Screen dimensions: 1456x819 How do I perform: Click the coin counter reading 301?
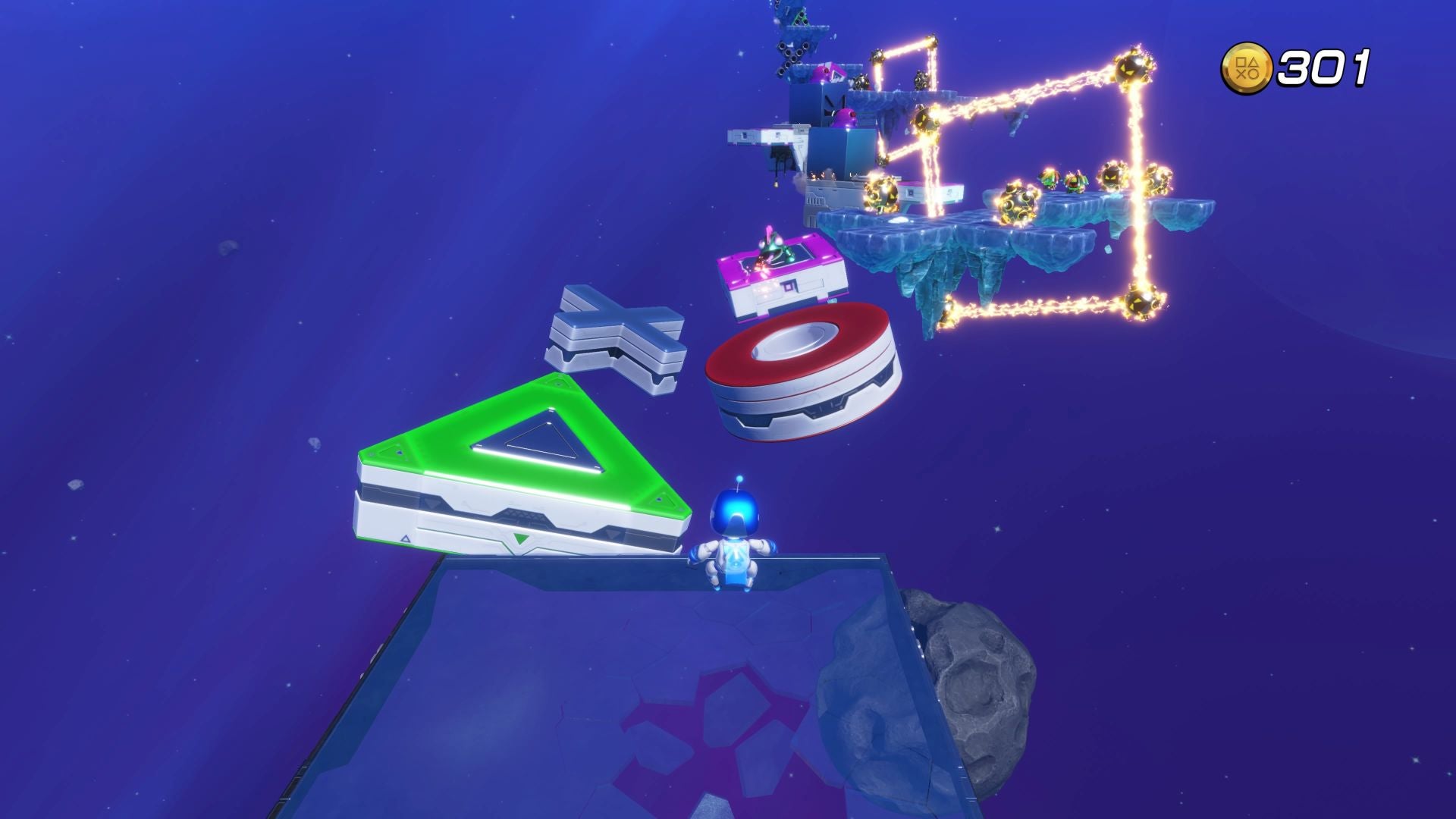[x=1323, y=70]
